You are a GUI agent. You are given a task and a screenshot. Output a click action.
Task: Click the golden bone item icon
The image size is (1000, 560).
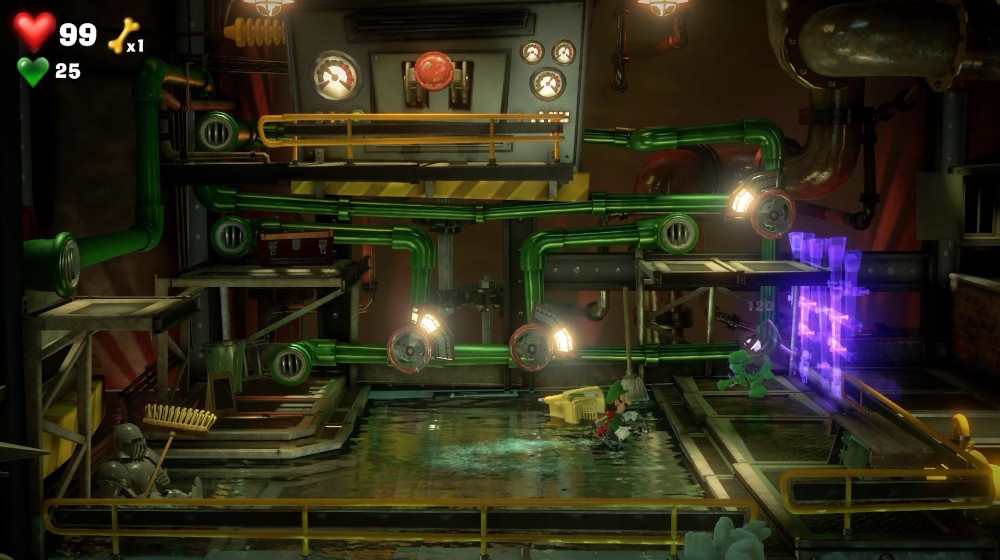[121, 36]
